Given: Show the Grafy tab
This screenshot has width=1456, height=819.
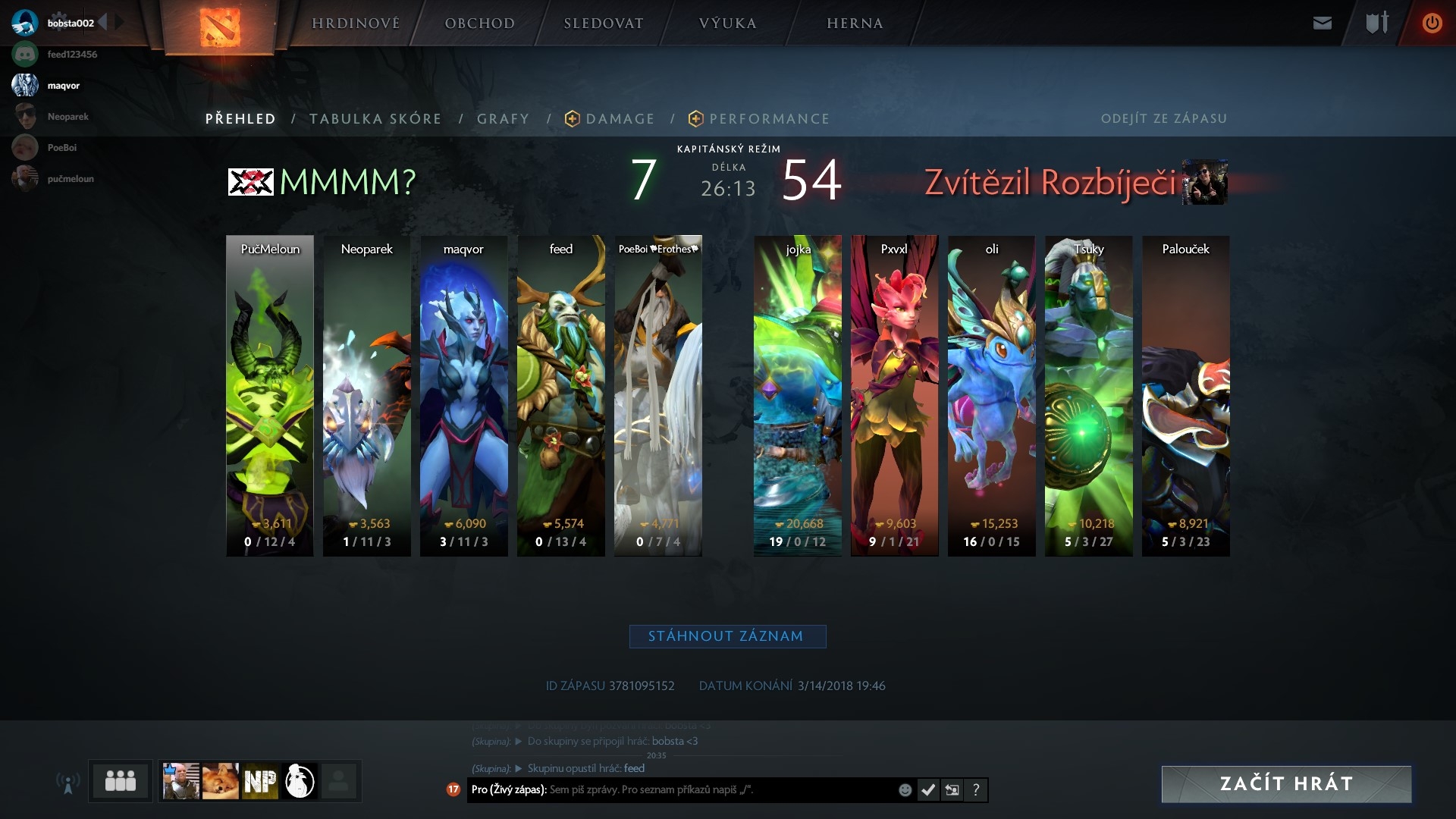Looking at the screenshot, I should 503,119.
